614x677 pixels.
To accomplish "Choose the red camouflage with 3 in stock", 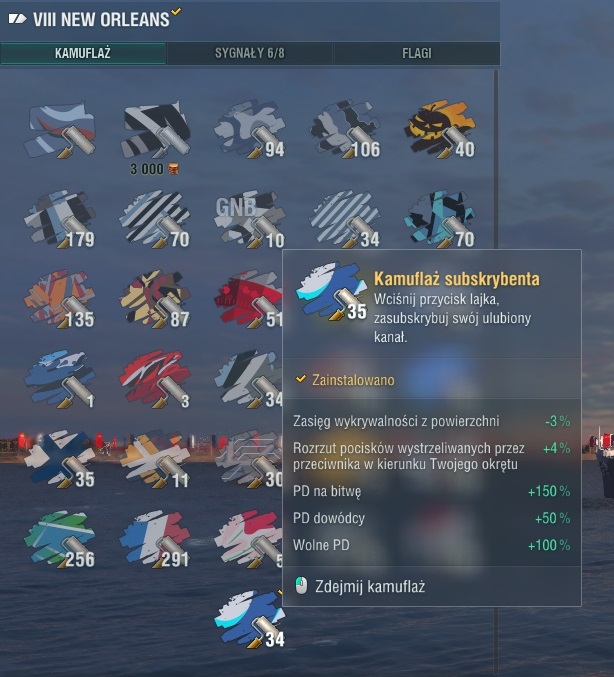I will (x=155, y=379).
